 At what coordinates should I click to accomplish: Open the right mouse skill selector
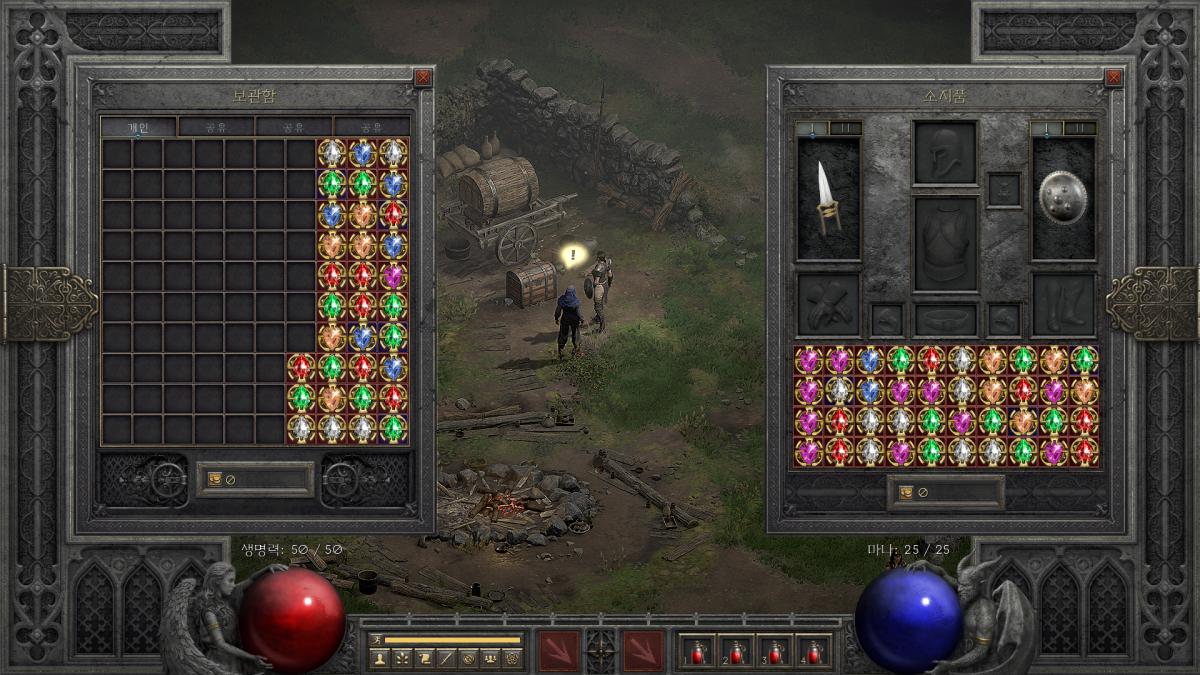(x=643, y=650)
